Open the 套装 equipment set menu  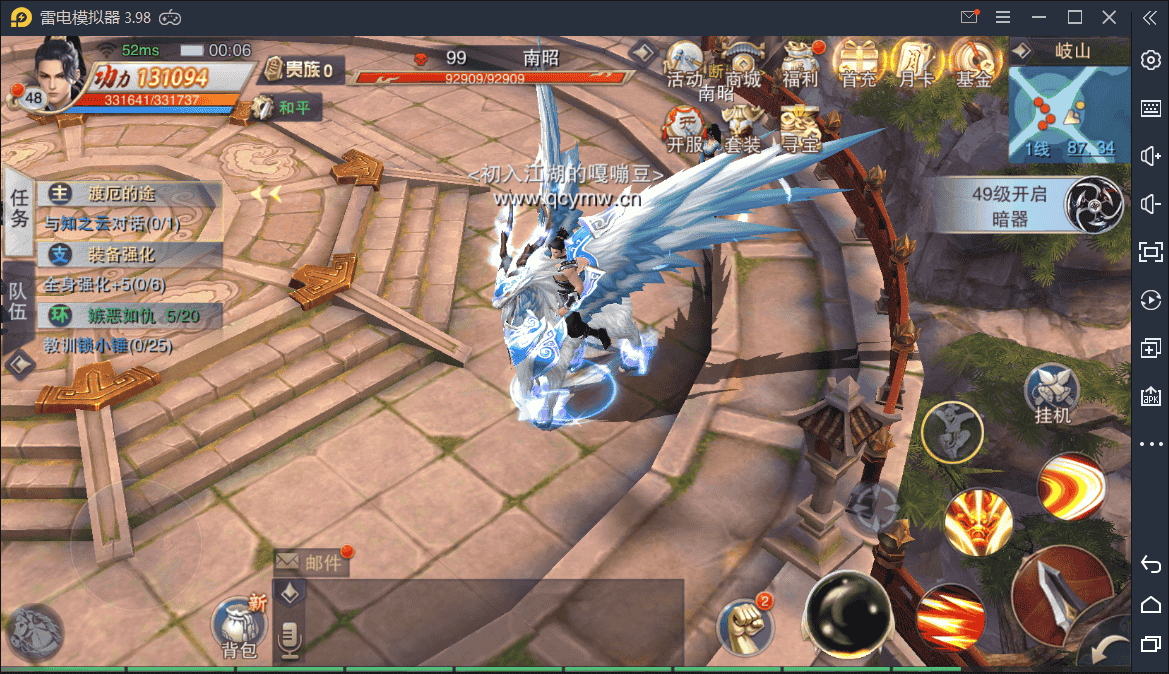[743, 130]
